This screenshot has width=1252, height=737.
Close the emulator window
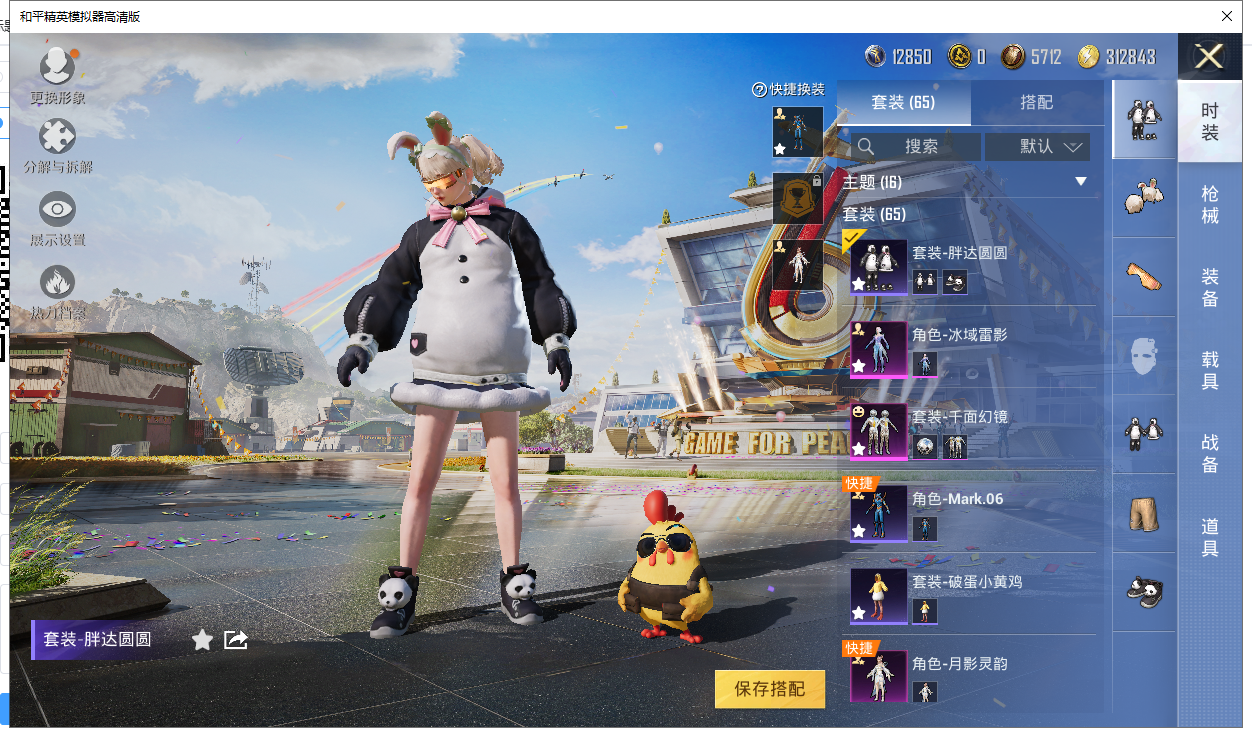pos(1227,16)
